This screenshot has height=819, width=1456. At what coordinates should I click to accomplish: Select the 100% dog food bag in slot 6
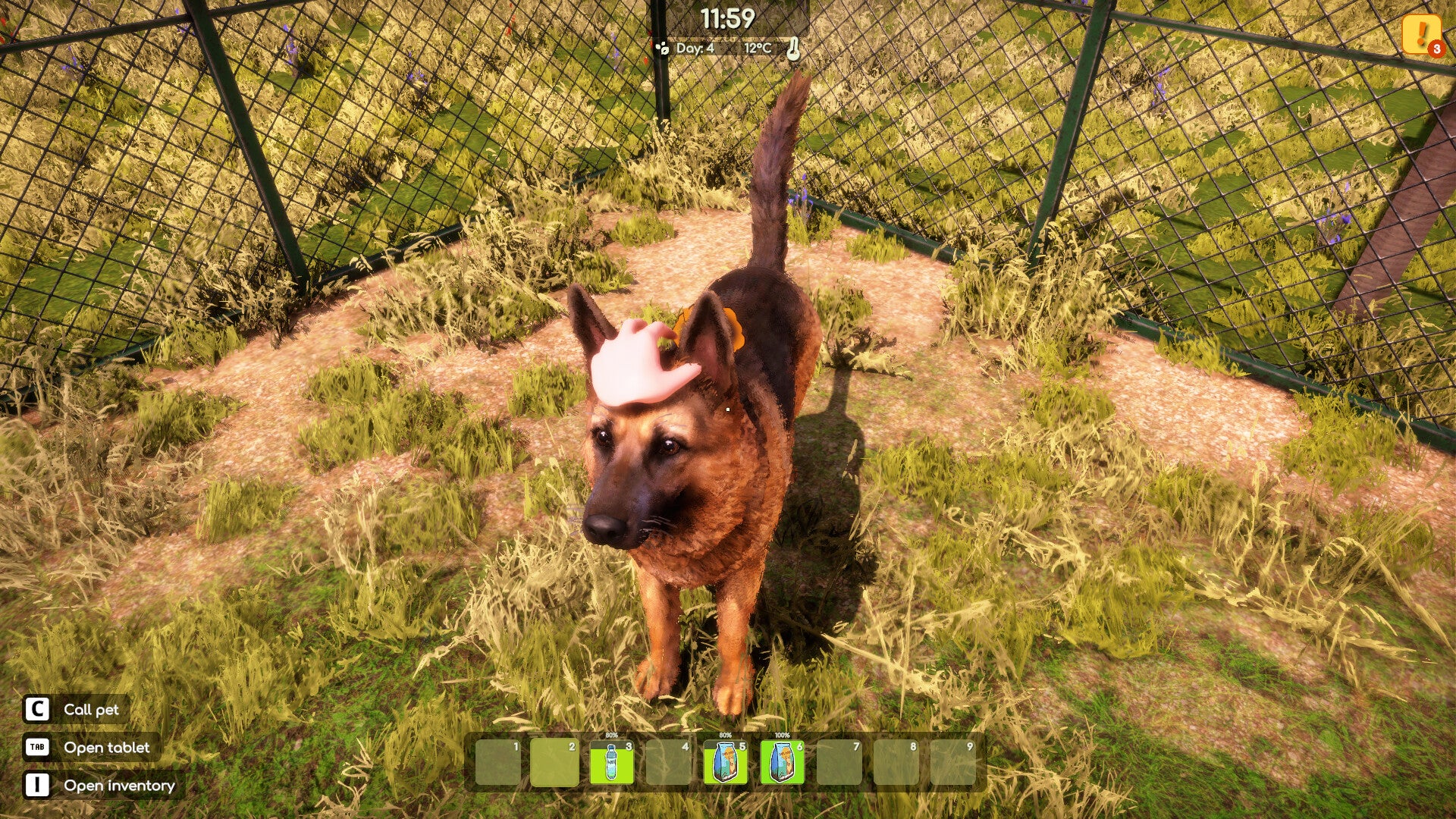pos(782,762)
